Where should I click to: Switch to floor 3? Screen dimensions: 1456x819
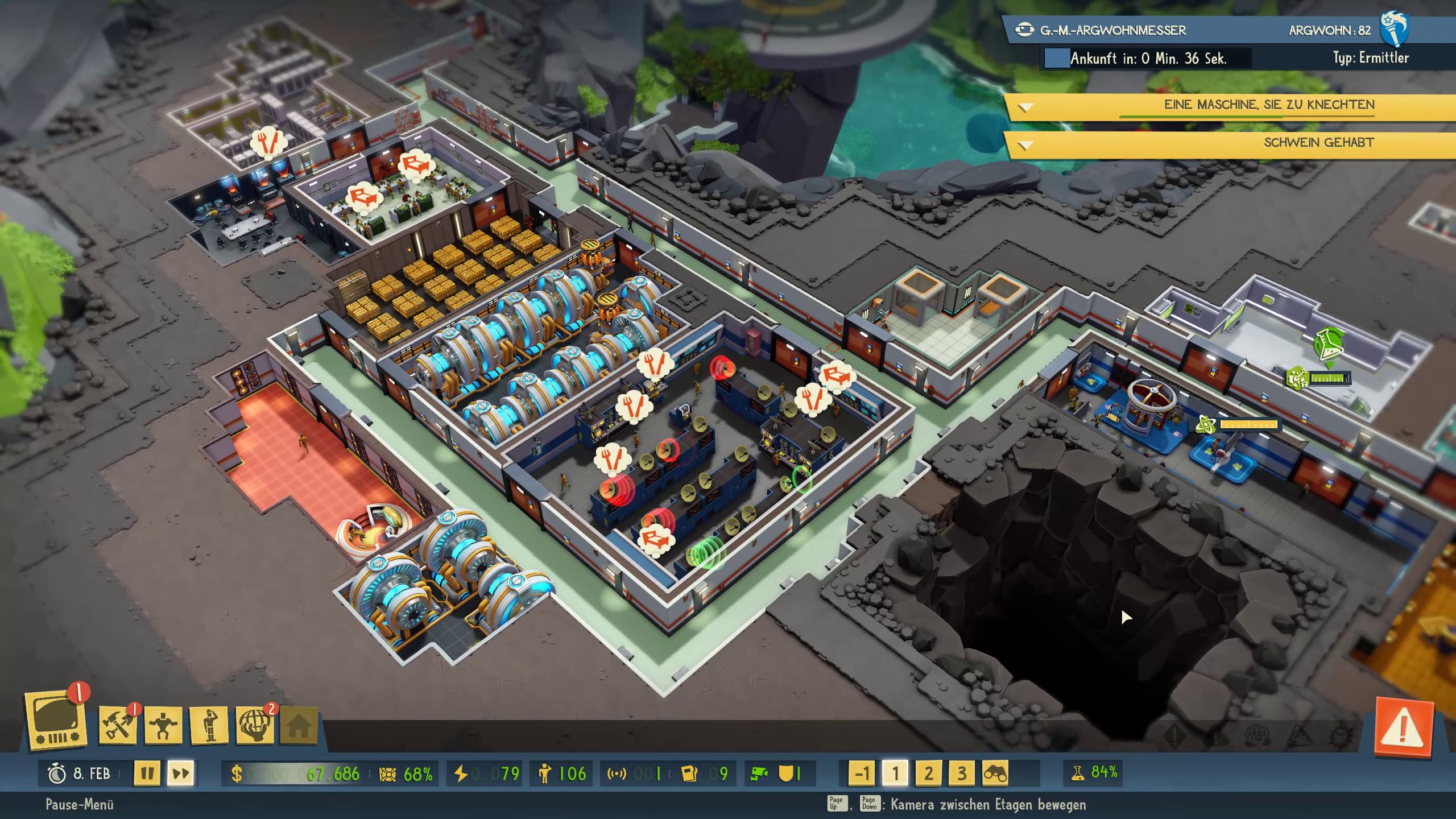coord(962,773)
